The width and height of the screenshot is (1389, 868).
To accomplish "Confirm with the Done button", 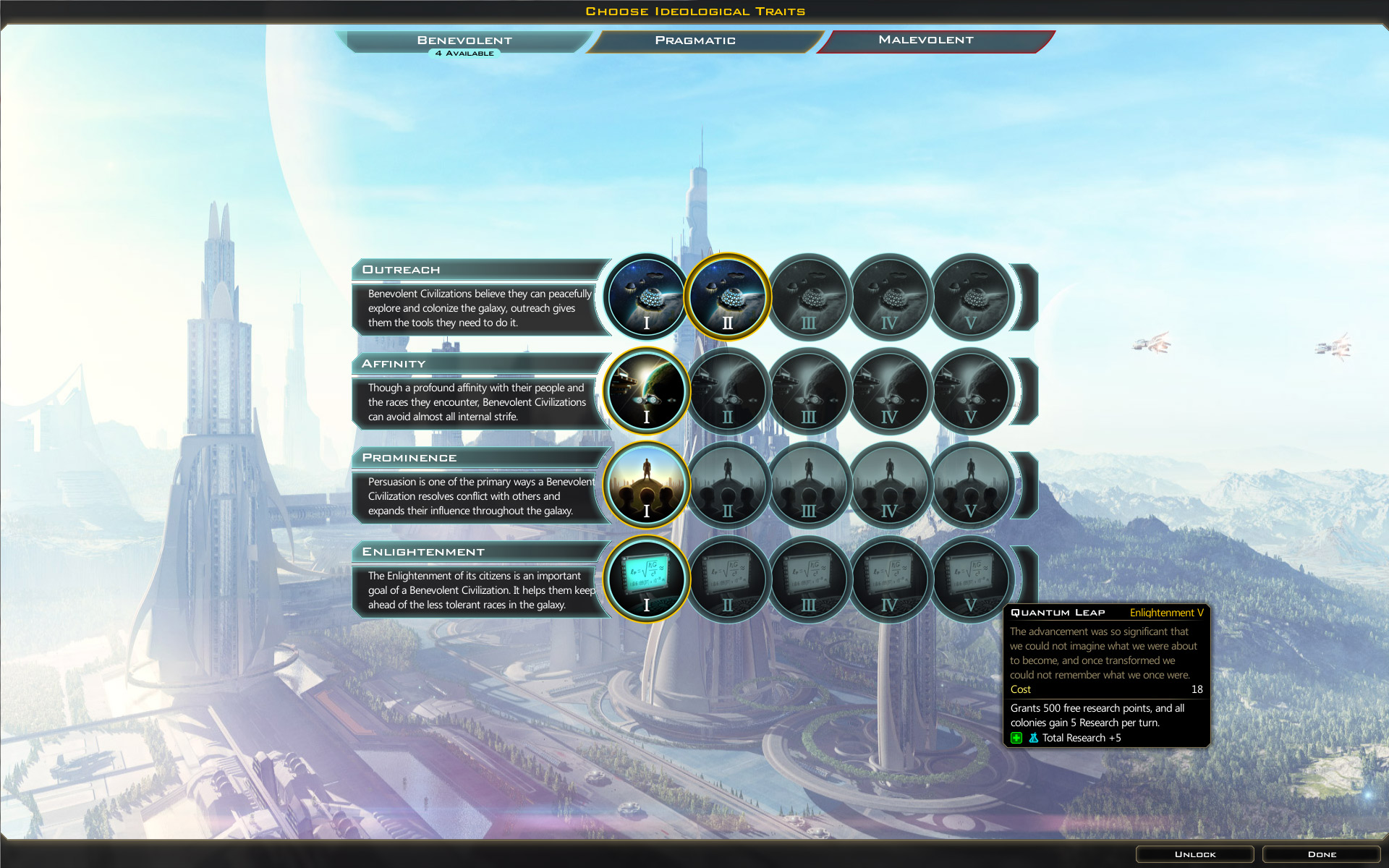I will [1322, 854].
